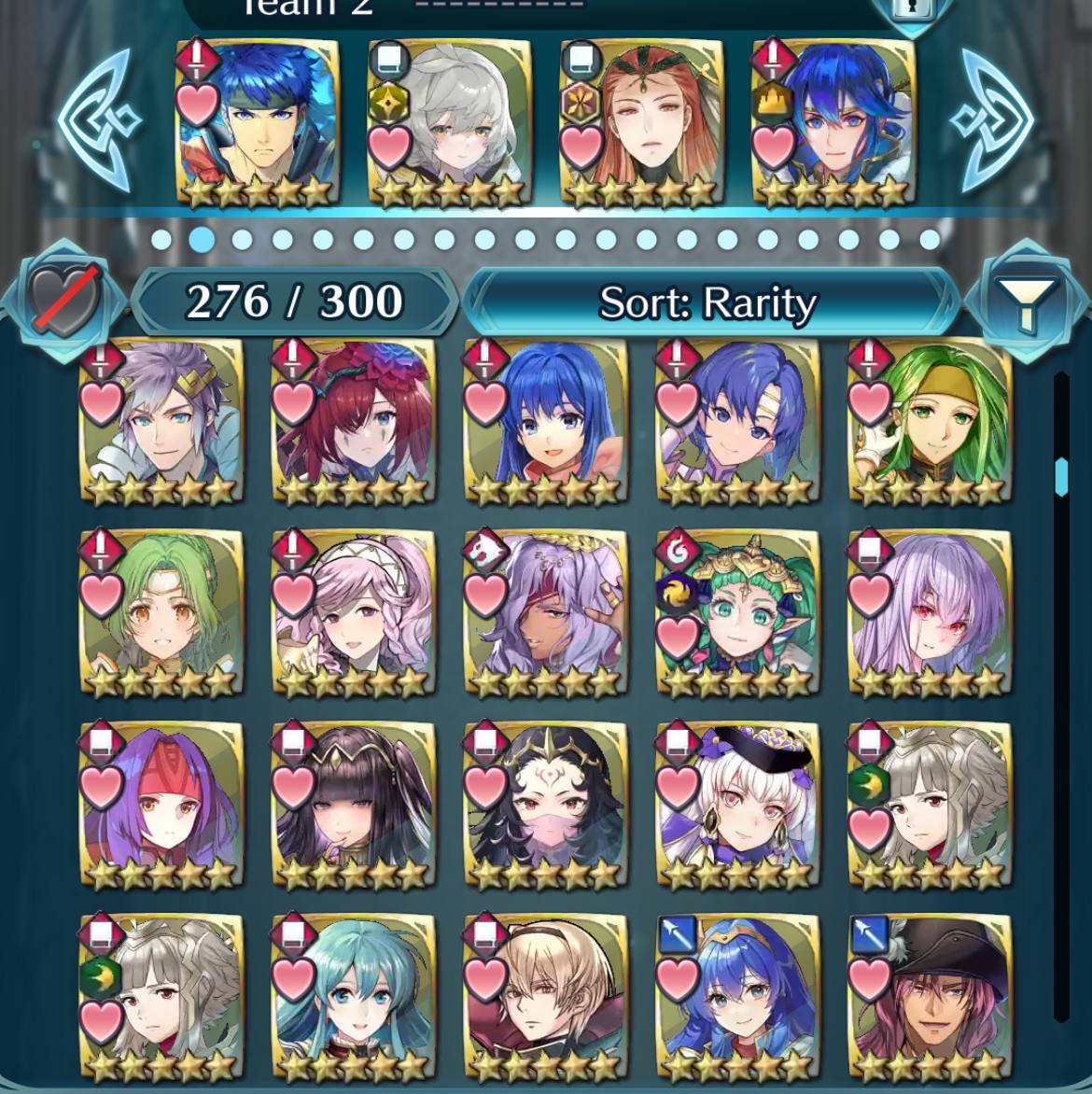This screenshot has height=1094, width=1092.
Task: Pick the teal-haired red tome hero
Action: 353,997
